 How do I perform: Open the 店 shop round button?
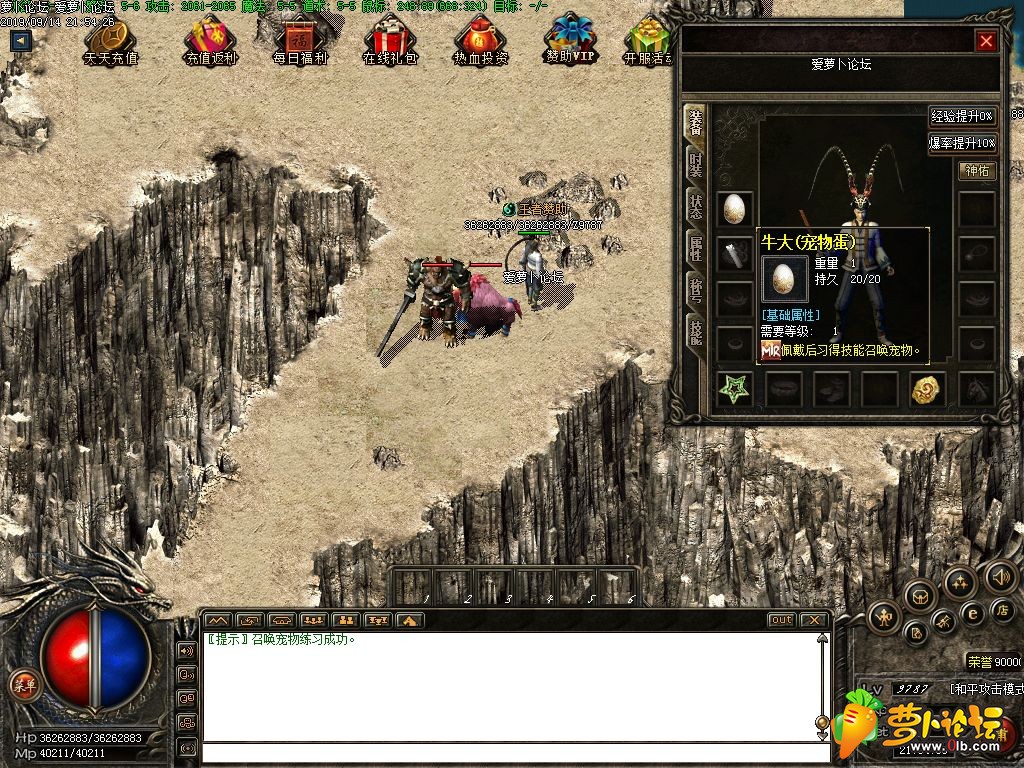(x=1001, y=609)
